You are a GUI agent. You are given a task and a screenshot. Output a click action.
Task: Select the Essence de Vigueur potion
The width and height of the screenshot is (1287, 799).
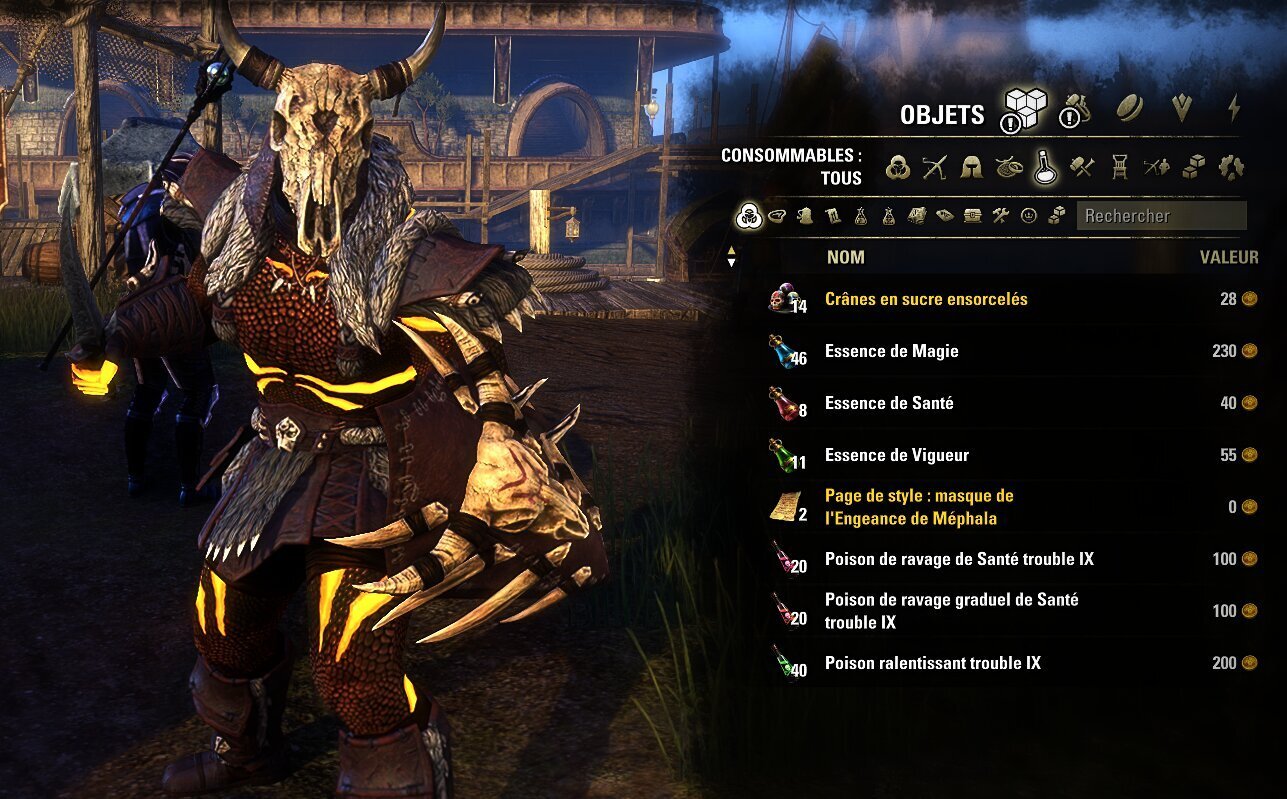click(x=896, y=455)
